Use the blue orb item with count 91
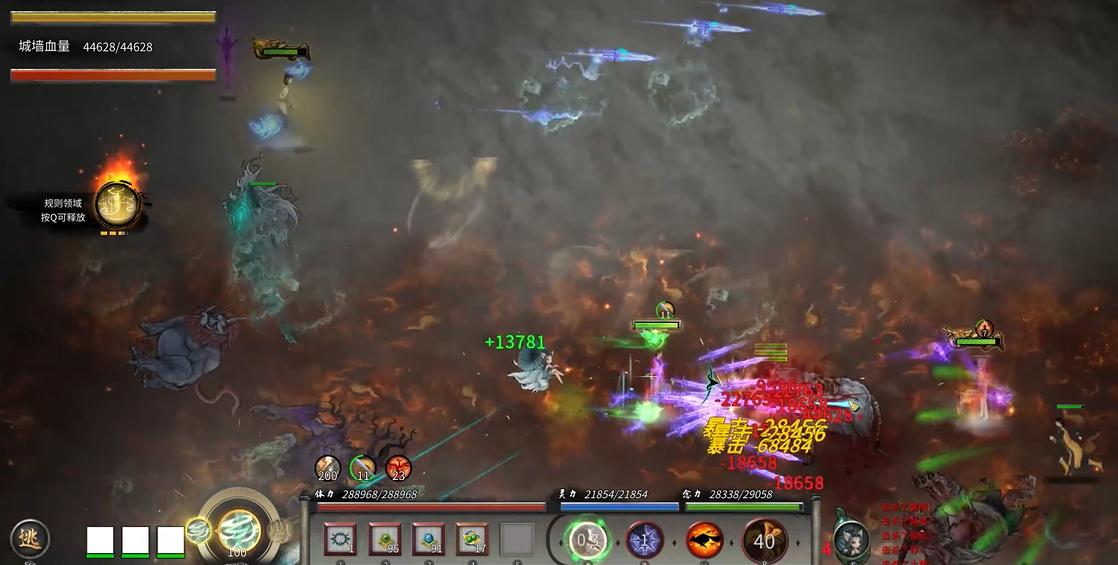This screenshot has width=1118, height=565. tap(429, 540)
